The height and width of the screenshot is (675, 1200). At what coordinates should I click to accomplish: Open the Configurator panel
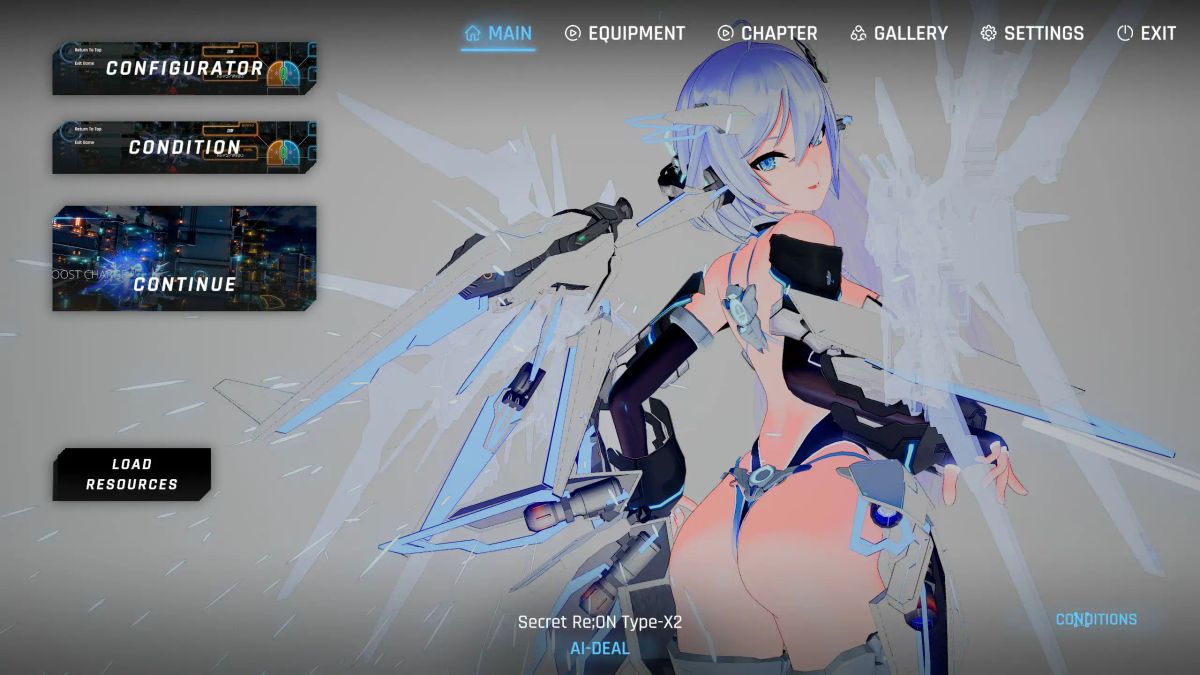click(184, 68)
